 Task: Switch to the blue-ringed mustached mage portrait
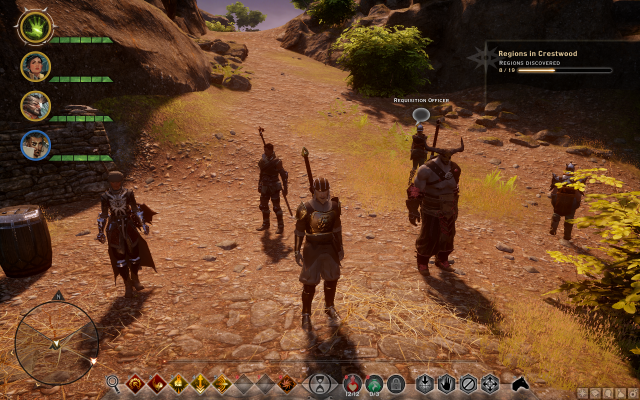coord(35,145)
